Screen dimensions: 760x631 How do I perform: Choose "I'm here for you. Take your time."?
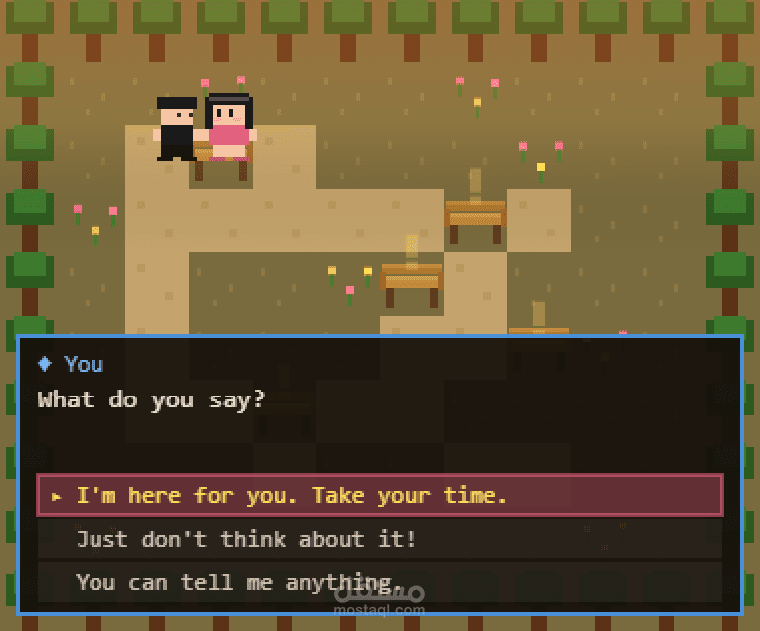380,495
